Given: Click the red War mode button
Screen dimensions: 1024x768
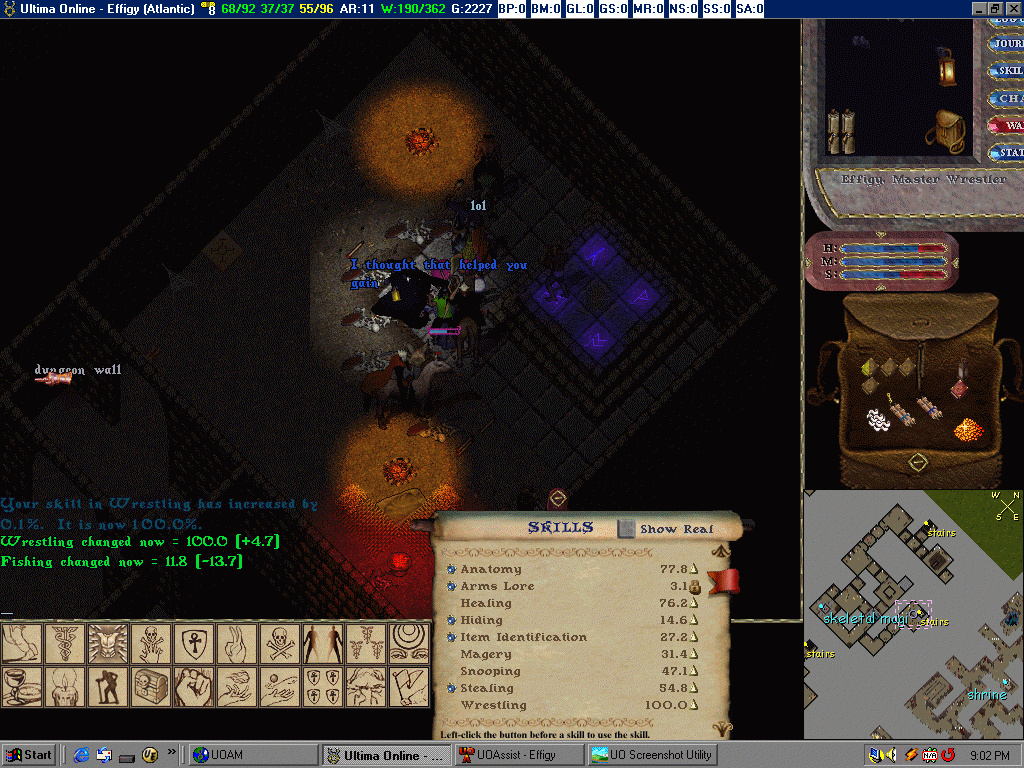Looking at the screenshot, I should (x=1006, y=126).
